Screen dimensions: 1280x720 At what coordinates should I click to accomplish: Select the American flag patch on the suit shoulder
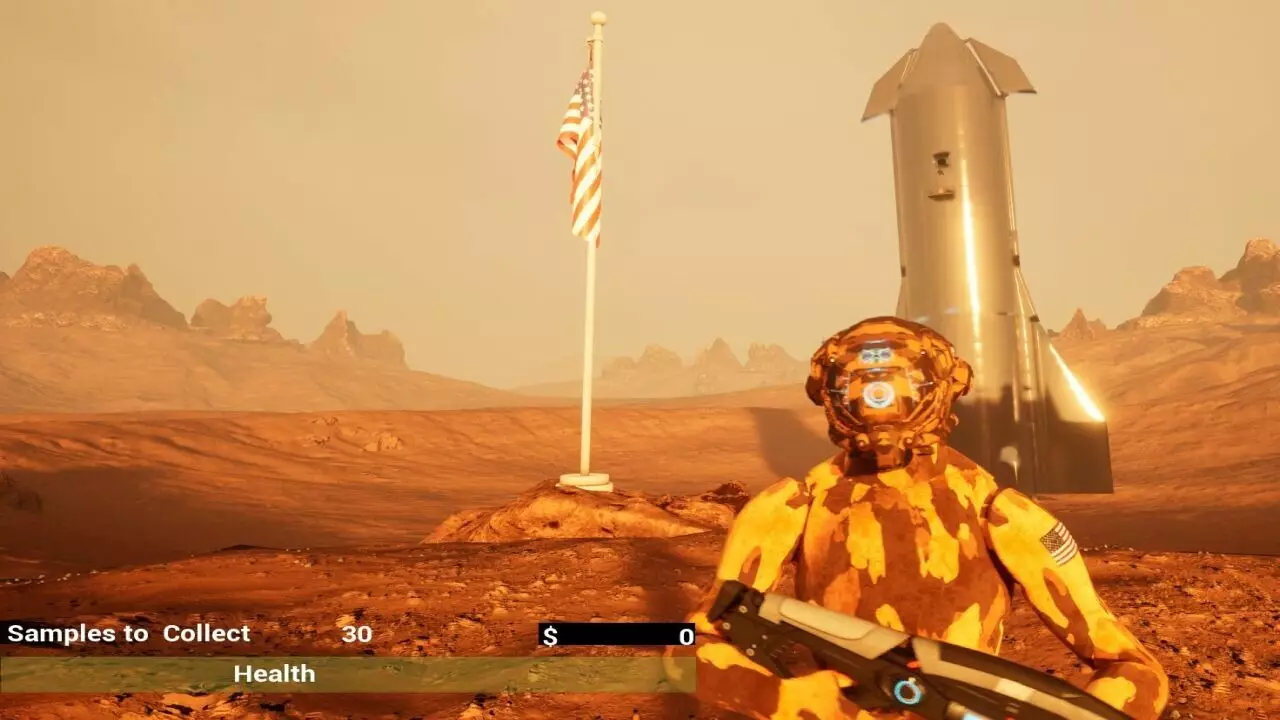tap(1058, 541)
